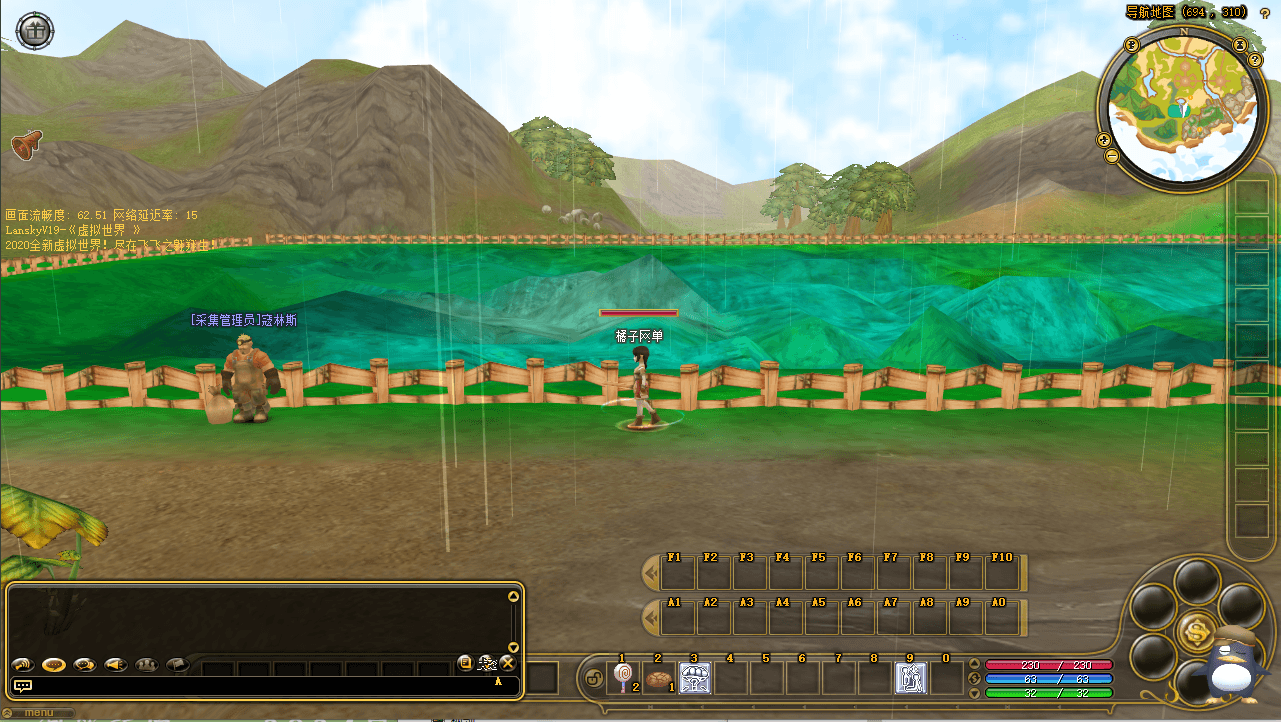Eat the bread item in hotbar slot 2
Screen dimensions: 1281x722
coord(658,678)
